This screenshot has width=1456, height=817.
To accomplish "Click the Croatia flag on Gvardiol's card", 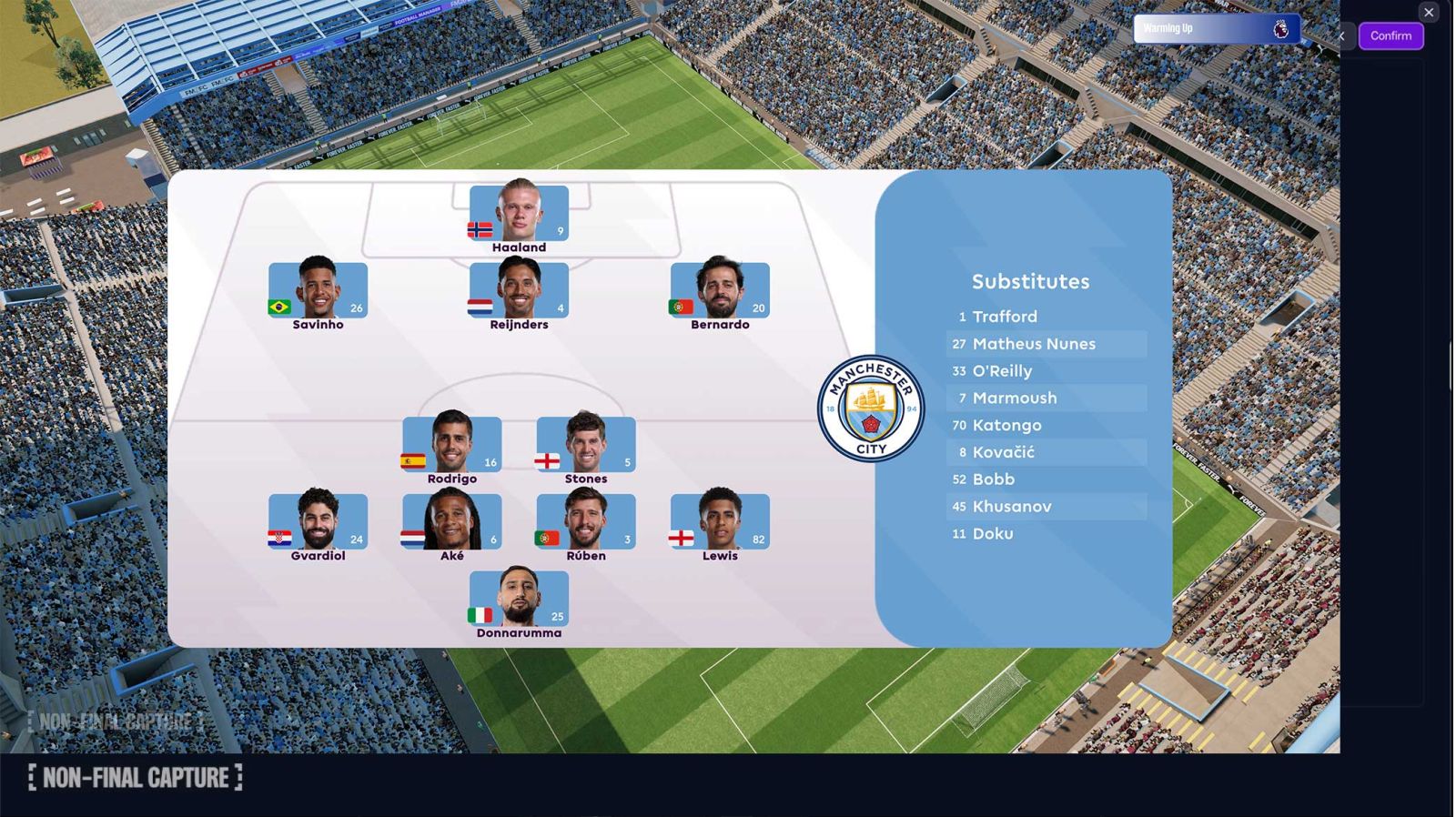I will [278, 537].
